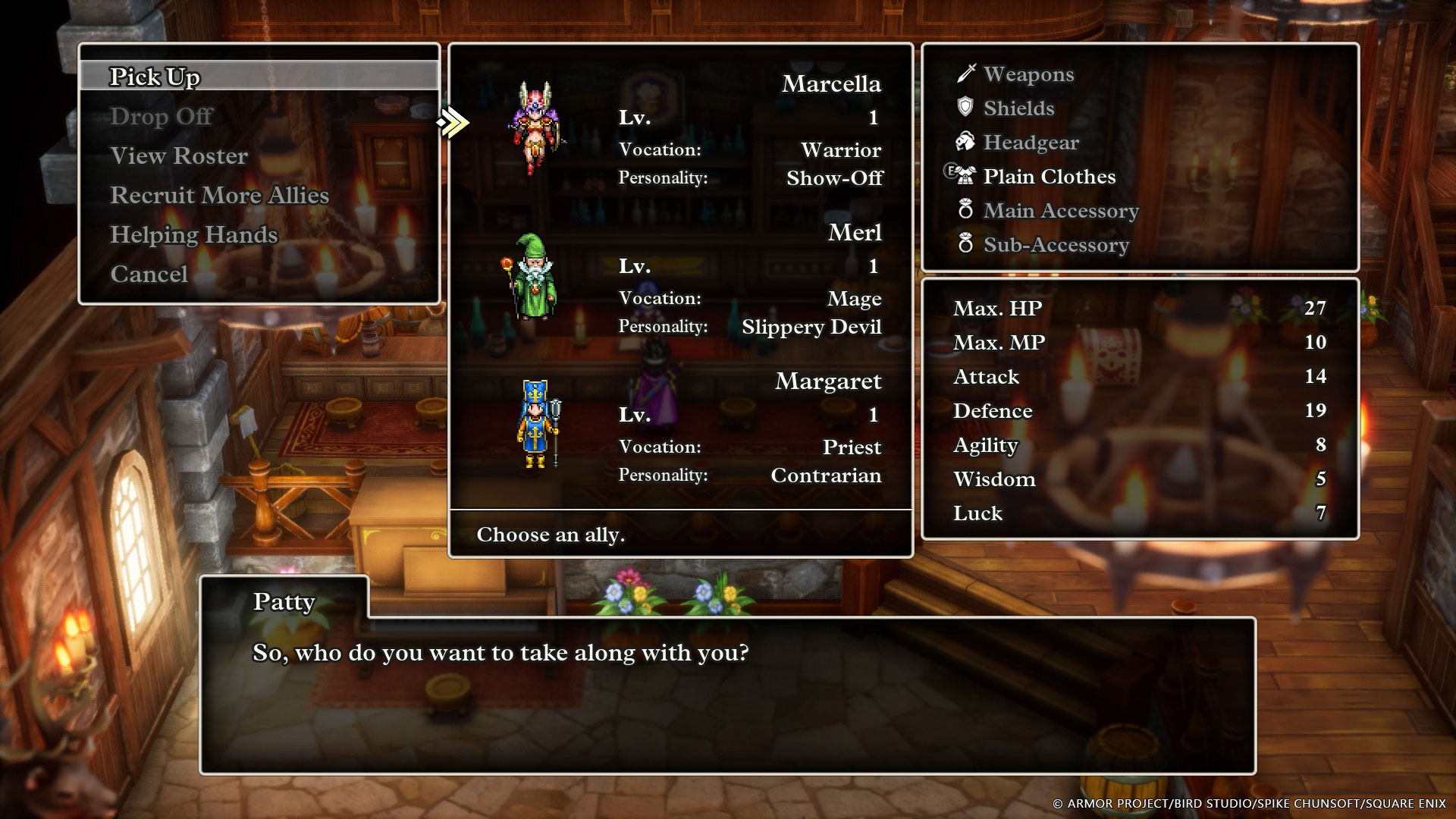Click Cancel to exit the menu
This screenshot has height=819, width=1456.
click(x=149, y=274)
